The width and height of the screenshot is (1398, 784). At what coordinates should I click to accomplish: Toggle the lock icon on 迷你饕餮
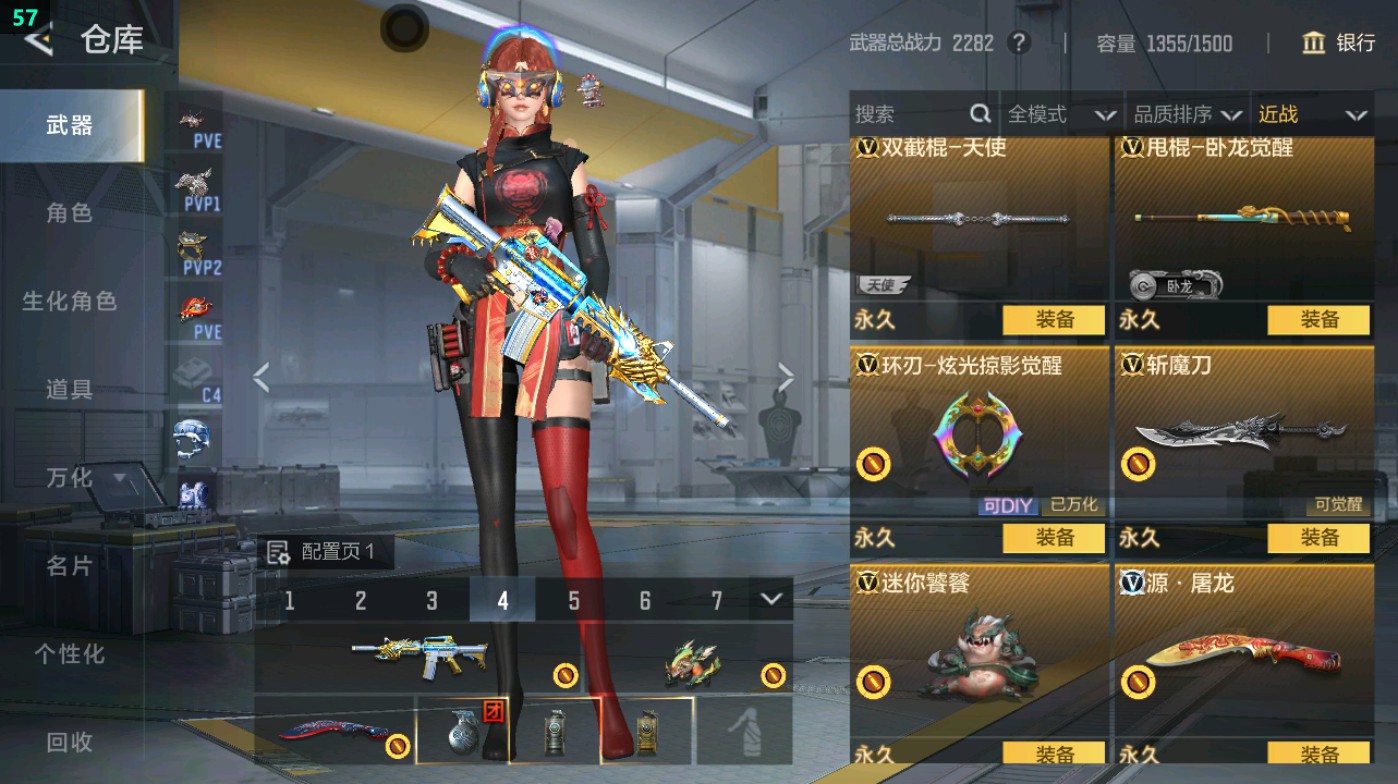coord(875,684)
